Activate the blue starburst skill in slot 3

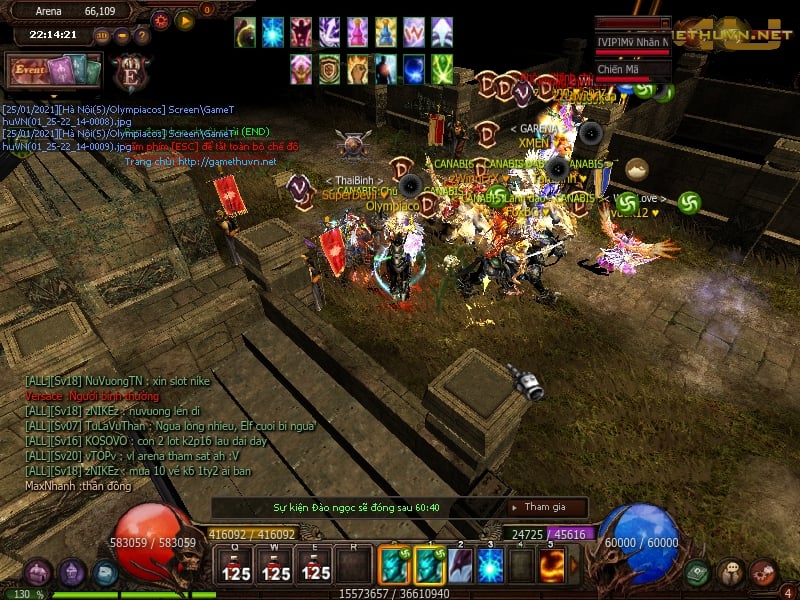point(491,566)
